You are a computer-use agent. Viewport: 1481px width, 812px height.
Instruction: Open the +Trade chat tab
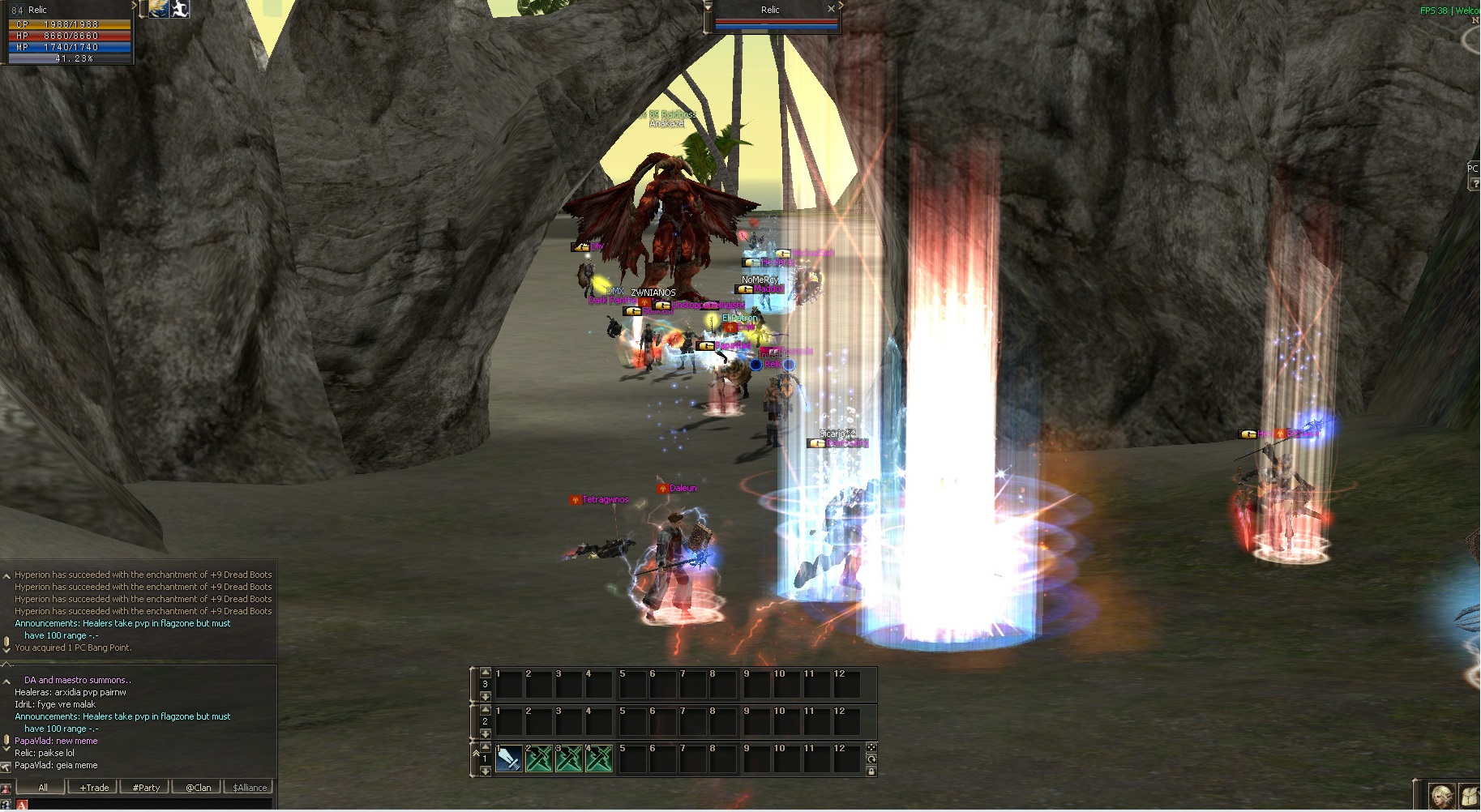pos(94,787)
